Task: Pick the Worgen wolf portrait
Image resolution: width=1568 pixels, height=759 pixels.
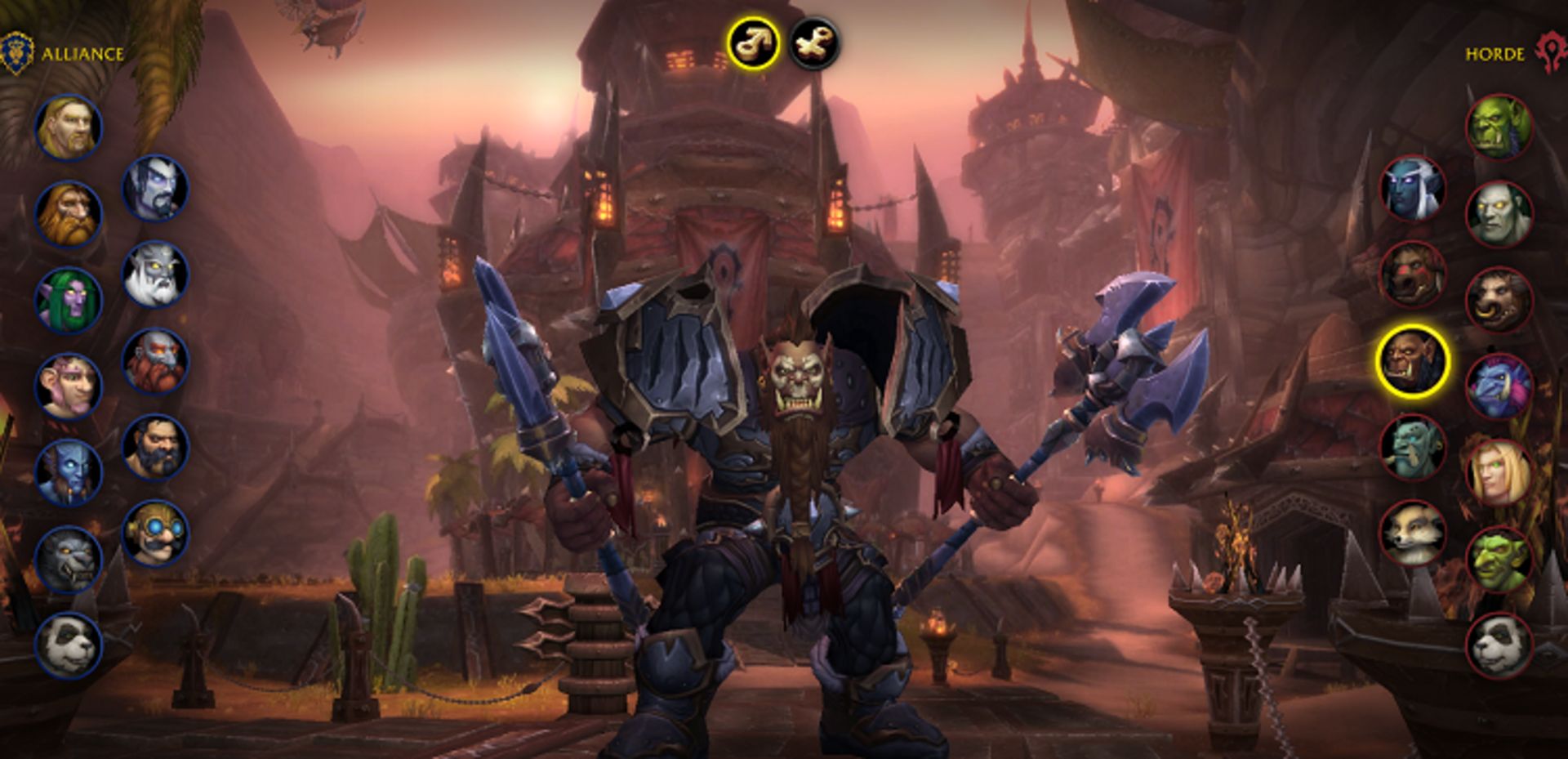Action: click(69, 560)
